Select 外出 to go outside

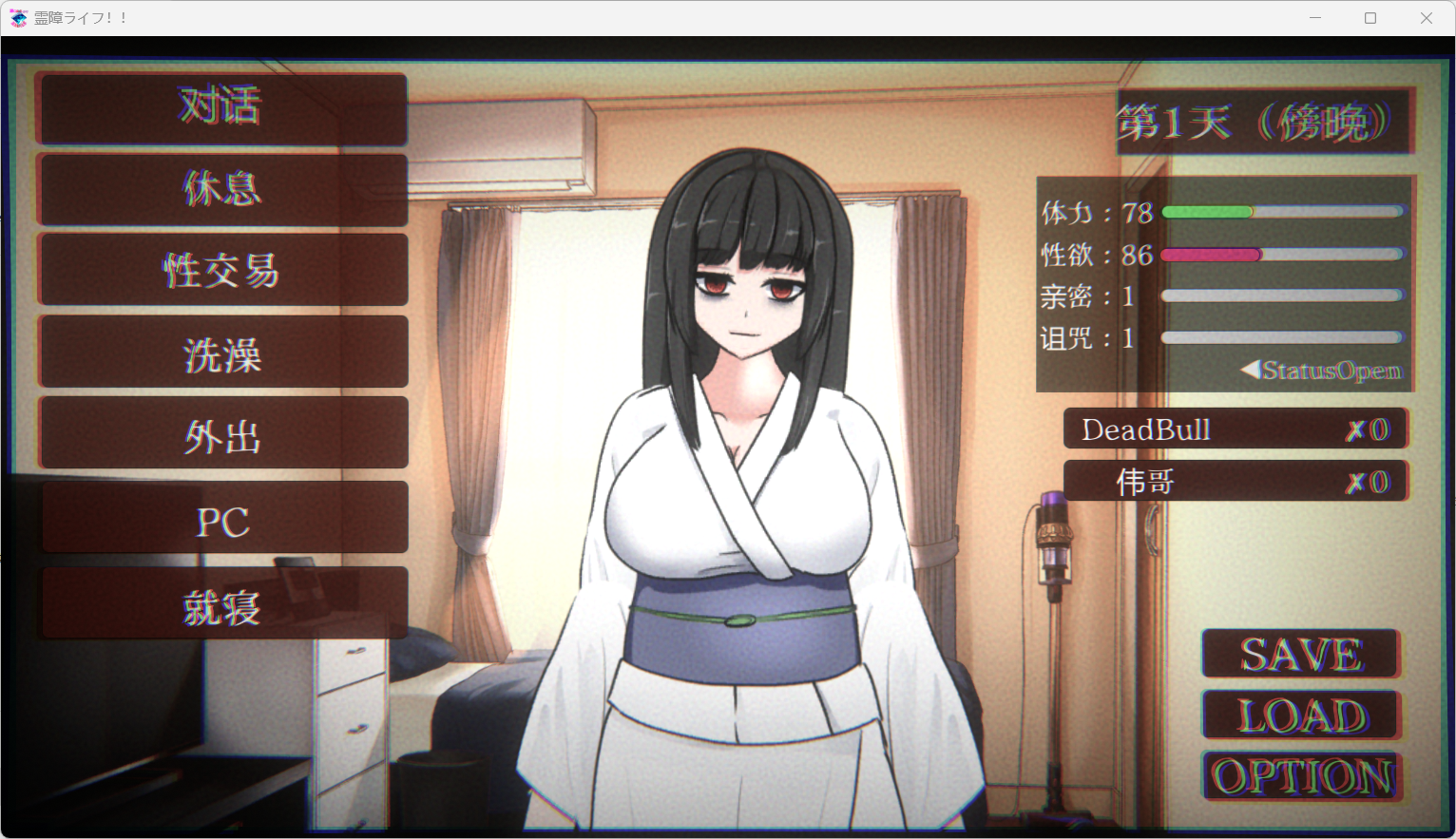(220, 432)
